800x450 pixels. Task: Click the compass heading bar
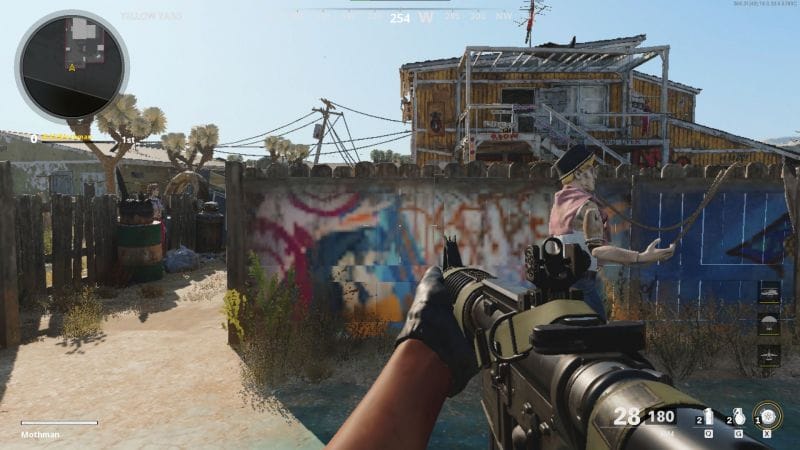click(400, 16)
